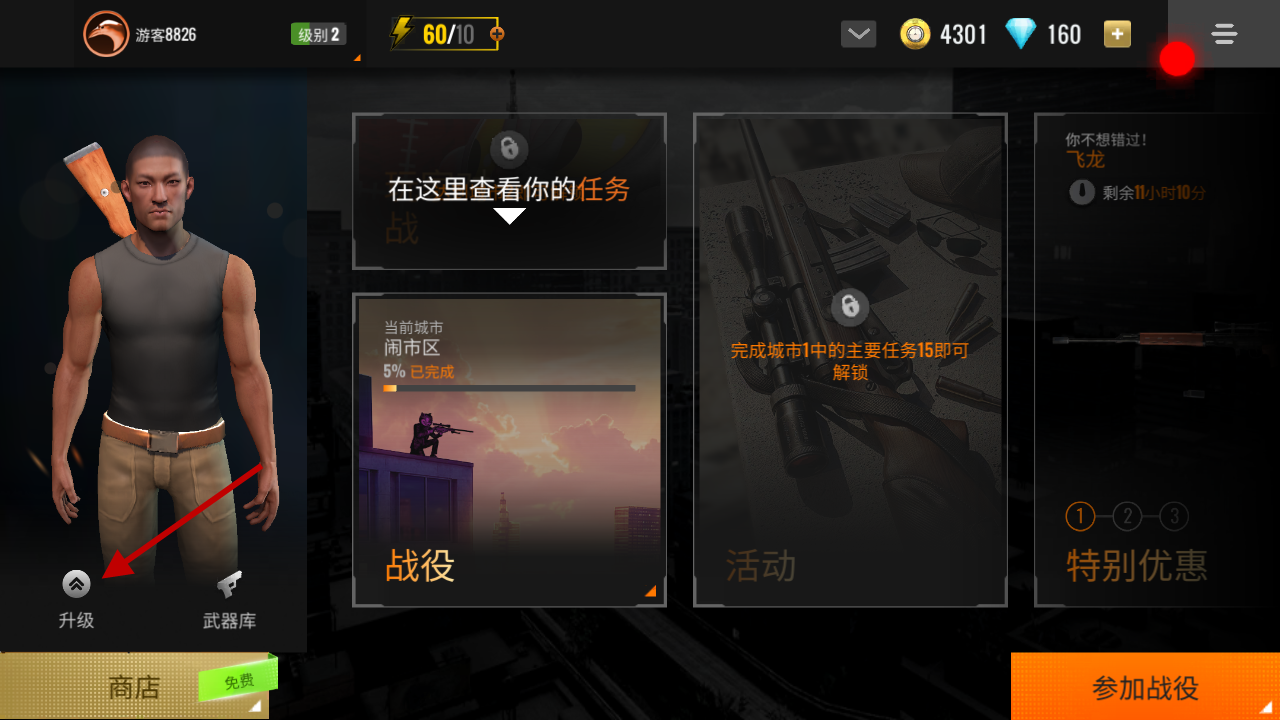
Task: Click the 5% campaign progress bar
Action: point(509,387)
